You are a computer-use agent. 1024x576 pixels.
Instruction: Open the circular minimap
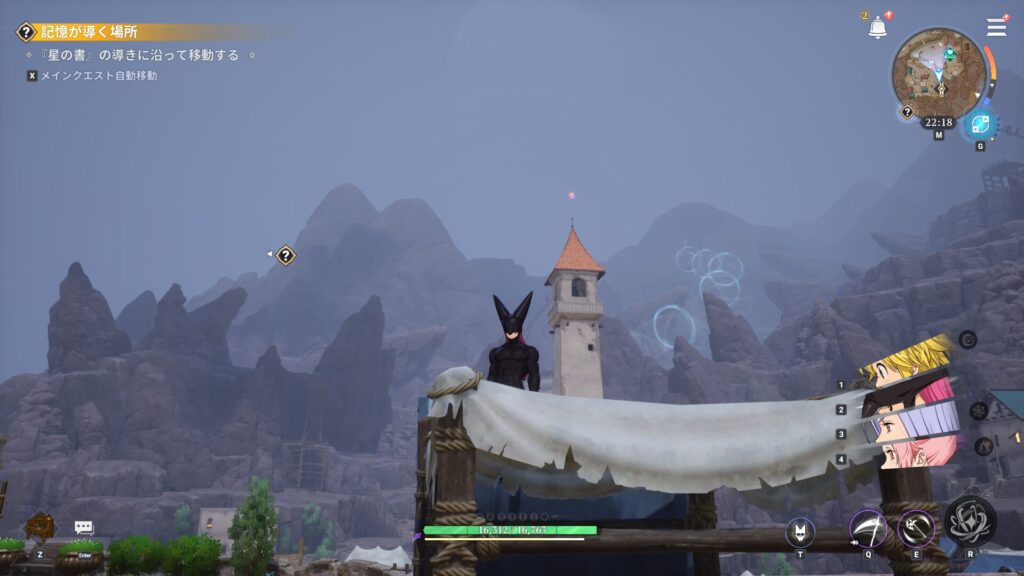click(938, 73)
